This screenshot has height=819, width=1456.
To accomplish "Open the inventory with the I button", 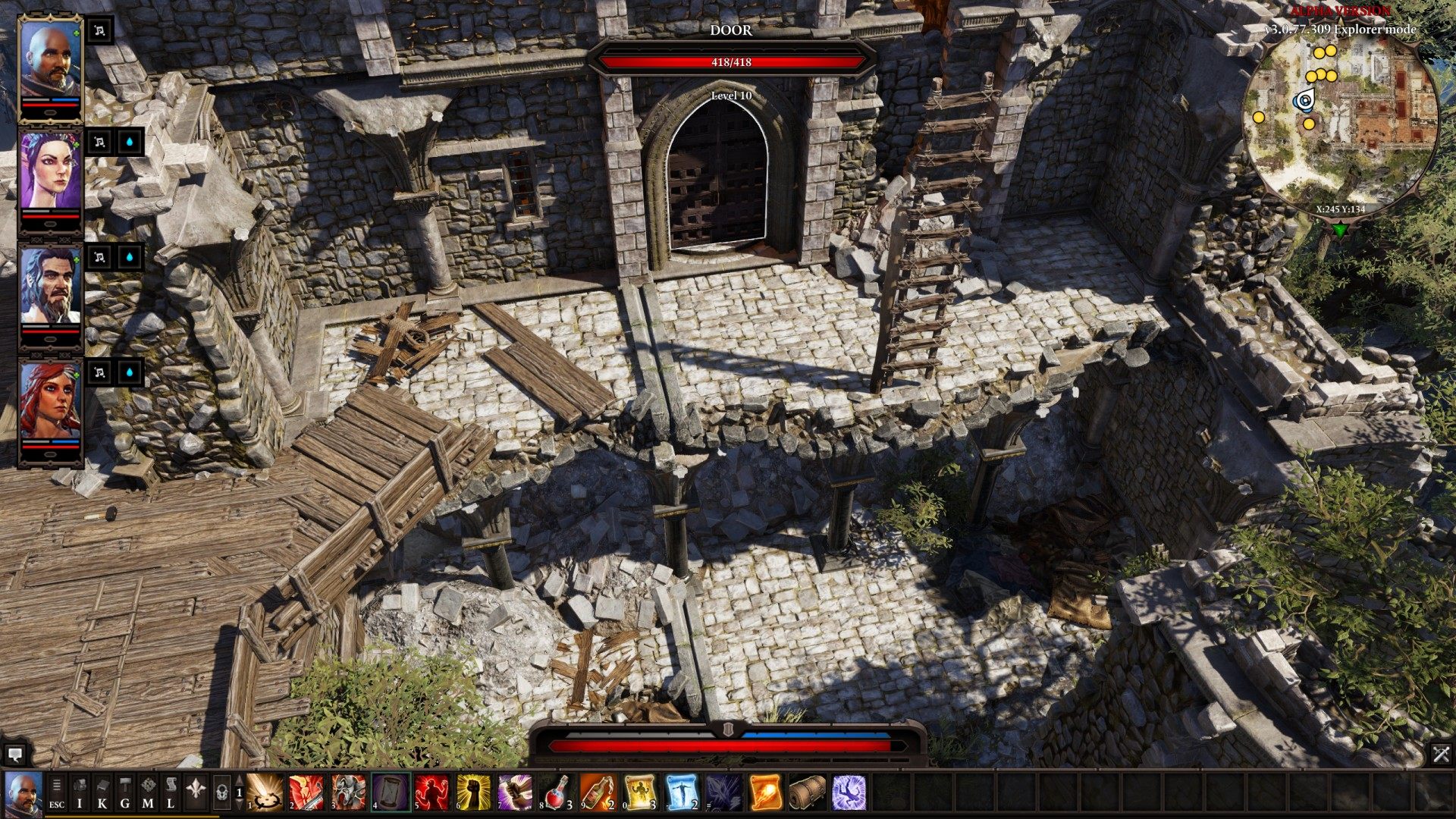I will pyautogui.click(x=80, y=793).
